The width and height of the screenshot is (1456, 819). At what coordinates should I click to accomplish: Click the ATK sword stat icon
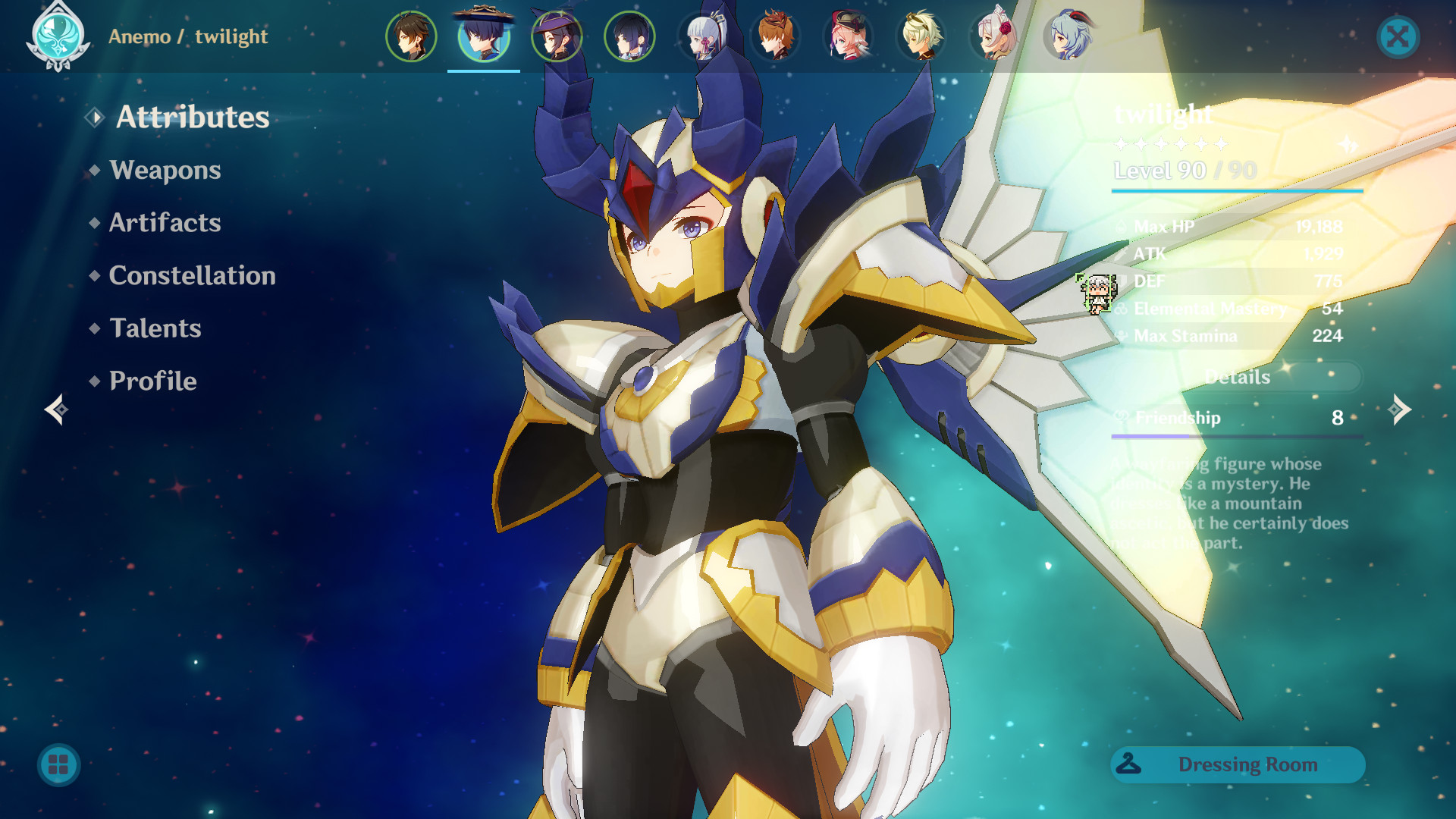coord(1120,253)
